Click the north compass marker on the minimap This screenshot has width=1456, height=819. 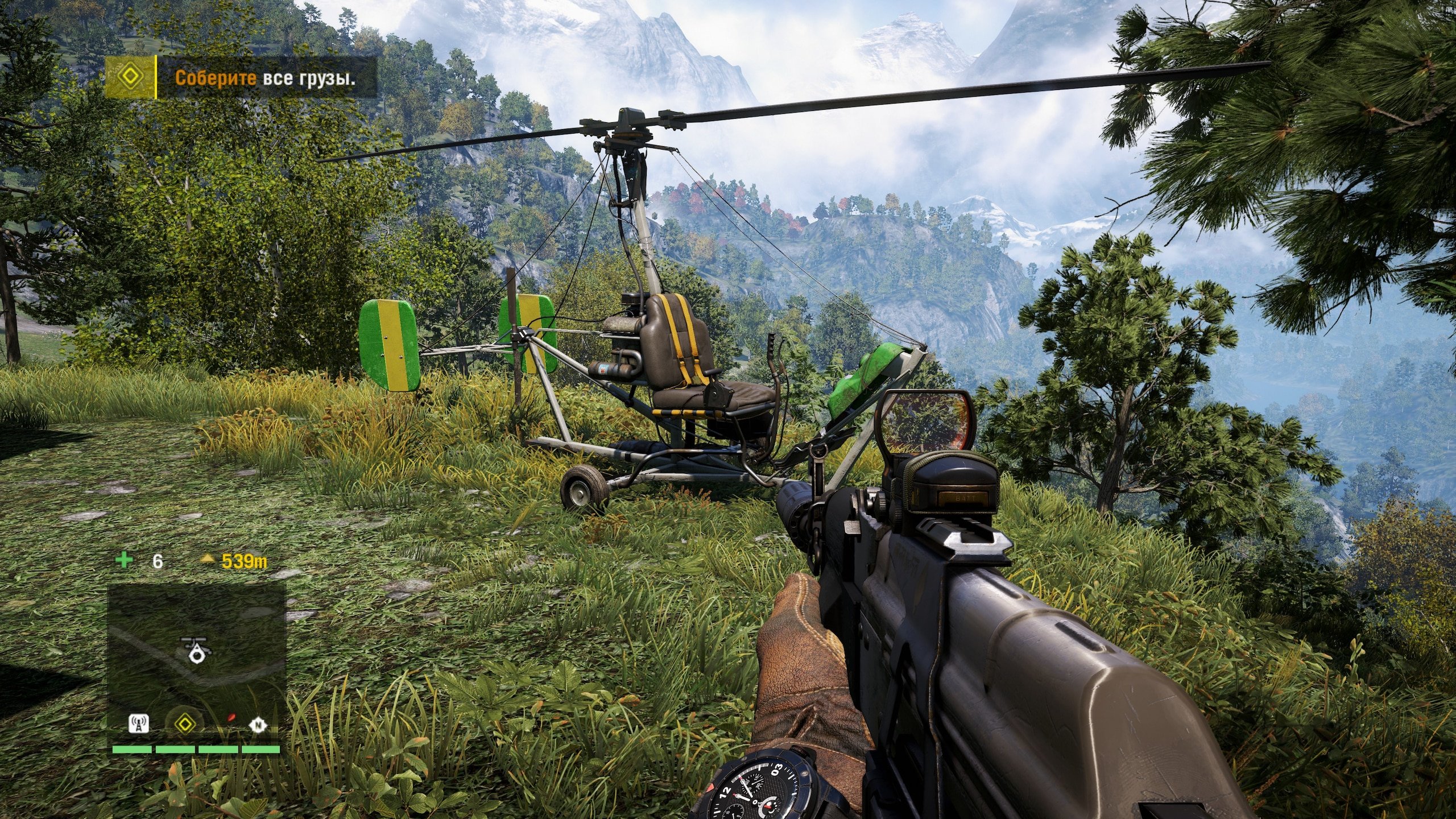(x=258, y=725)
